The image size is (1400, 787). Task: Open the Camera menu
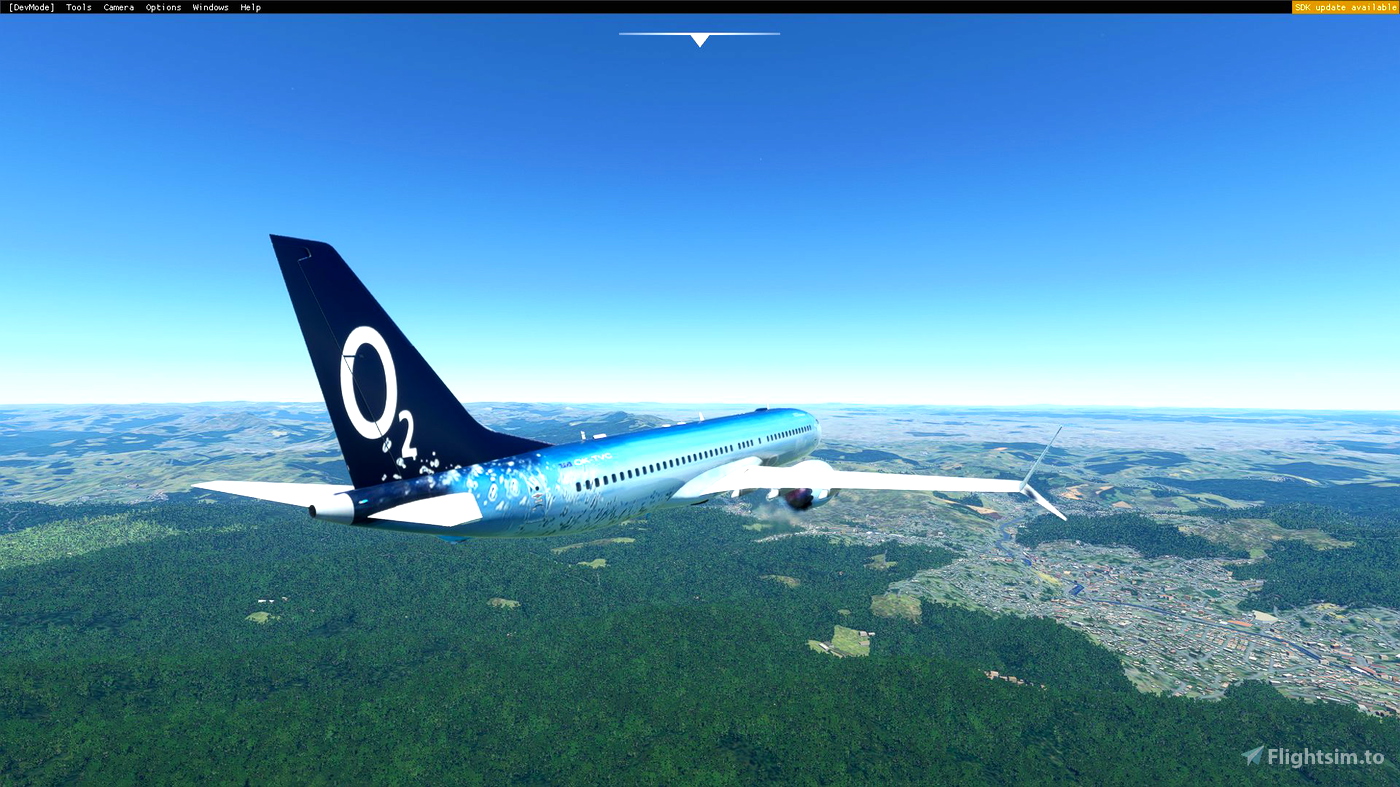(118, 5)
